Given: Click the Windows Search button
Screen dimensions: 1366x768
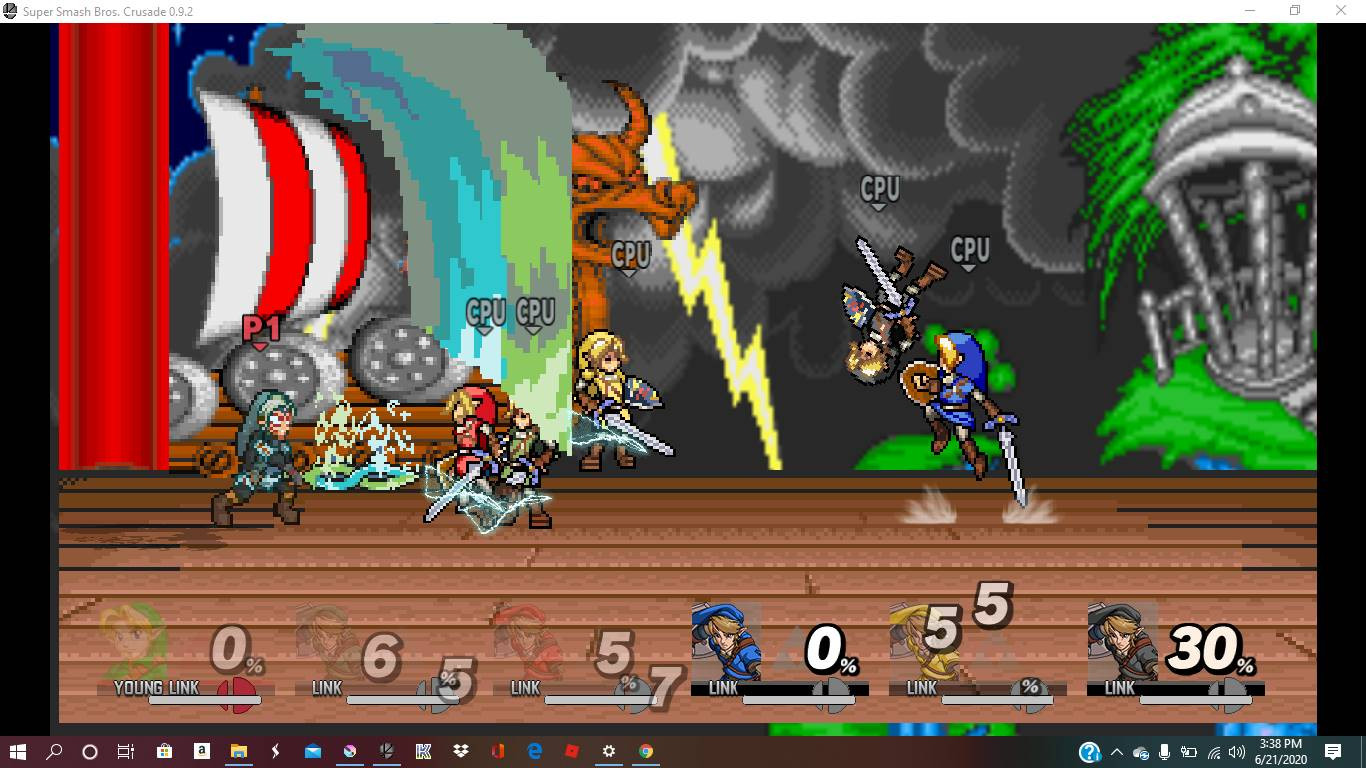Looking at the screenshot, I should point(54,752).
